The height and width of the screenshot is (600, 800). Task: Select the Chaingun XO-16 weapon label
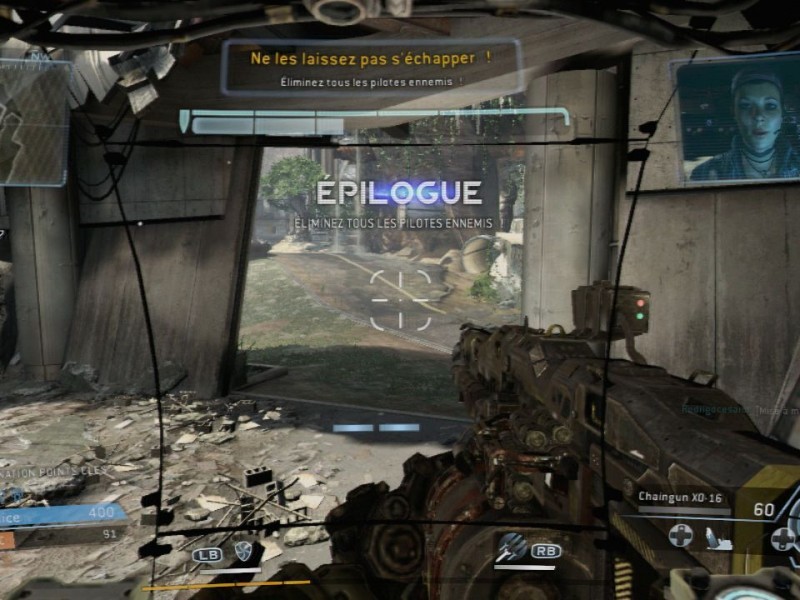pyautogui.click(x=680, y=495)
